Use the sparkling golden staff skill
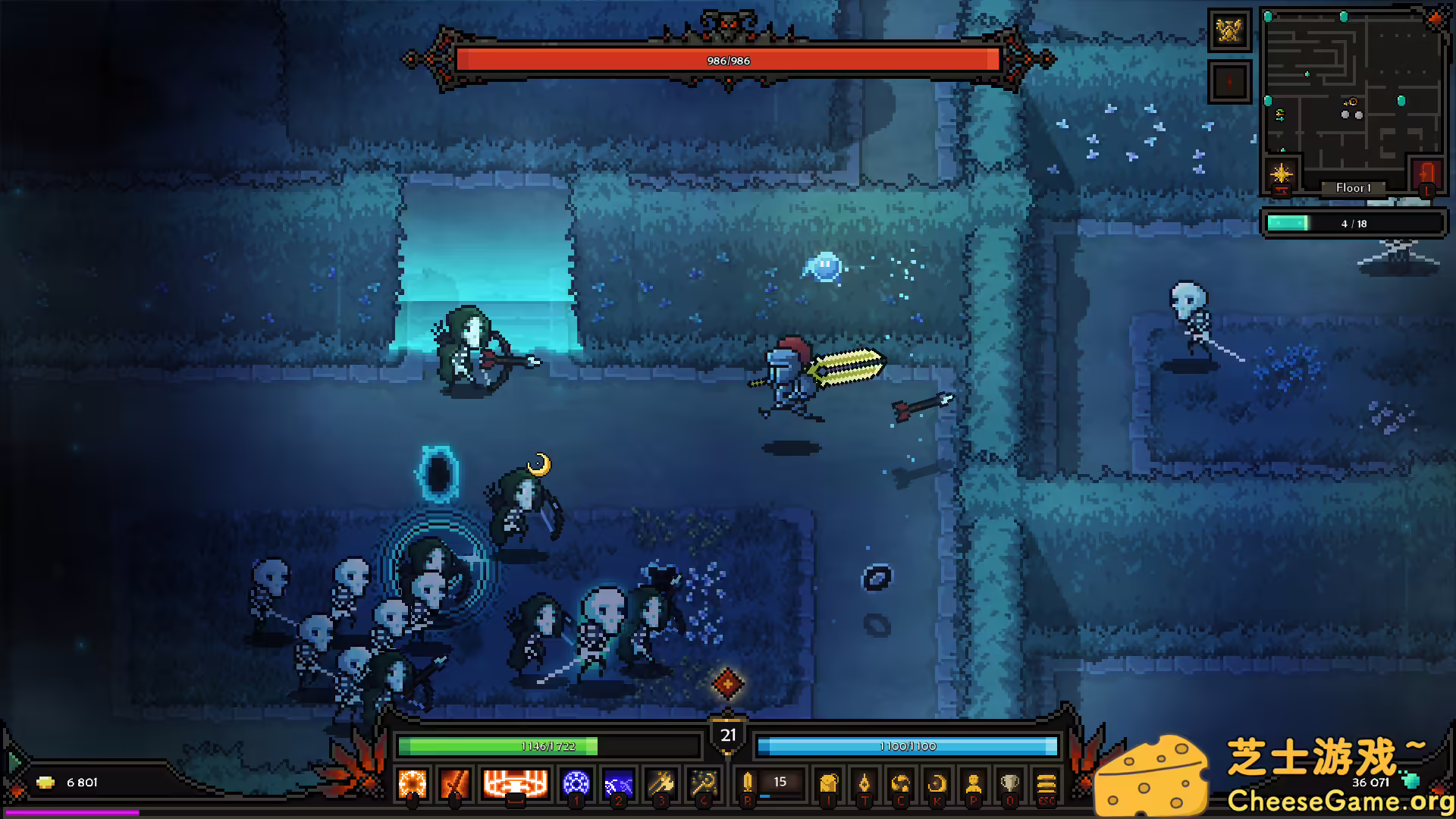Image resolution: width=1456 pixels, height=819 pixels. pos(704,783)
